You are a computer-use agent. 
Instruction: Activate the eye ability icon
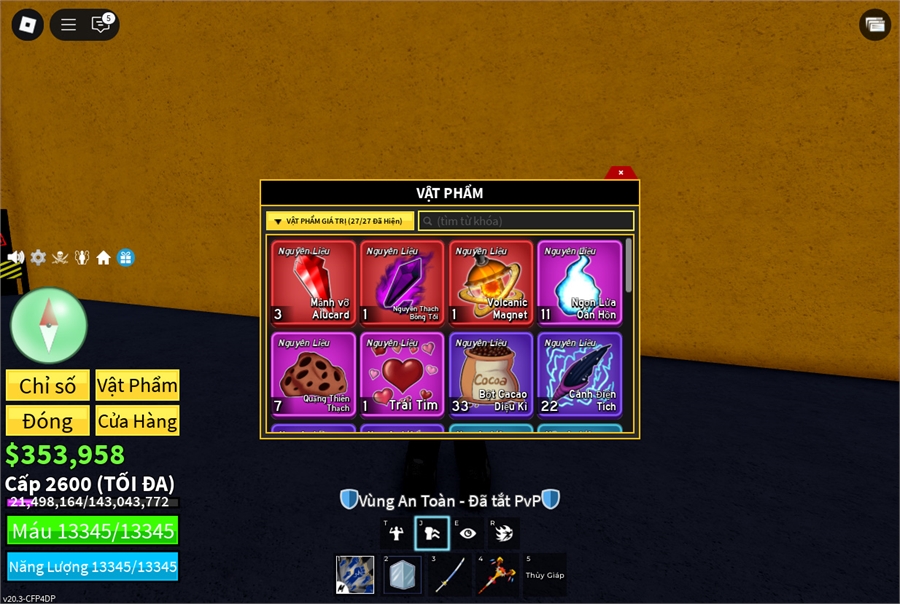point(467,533)
